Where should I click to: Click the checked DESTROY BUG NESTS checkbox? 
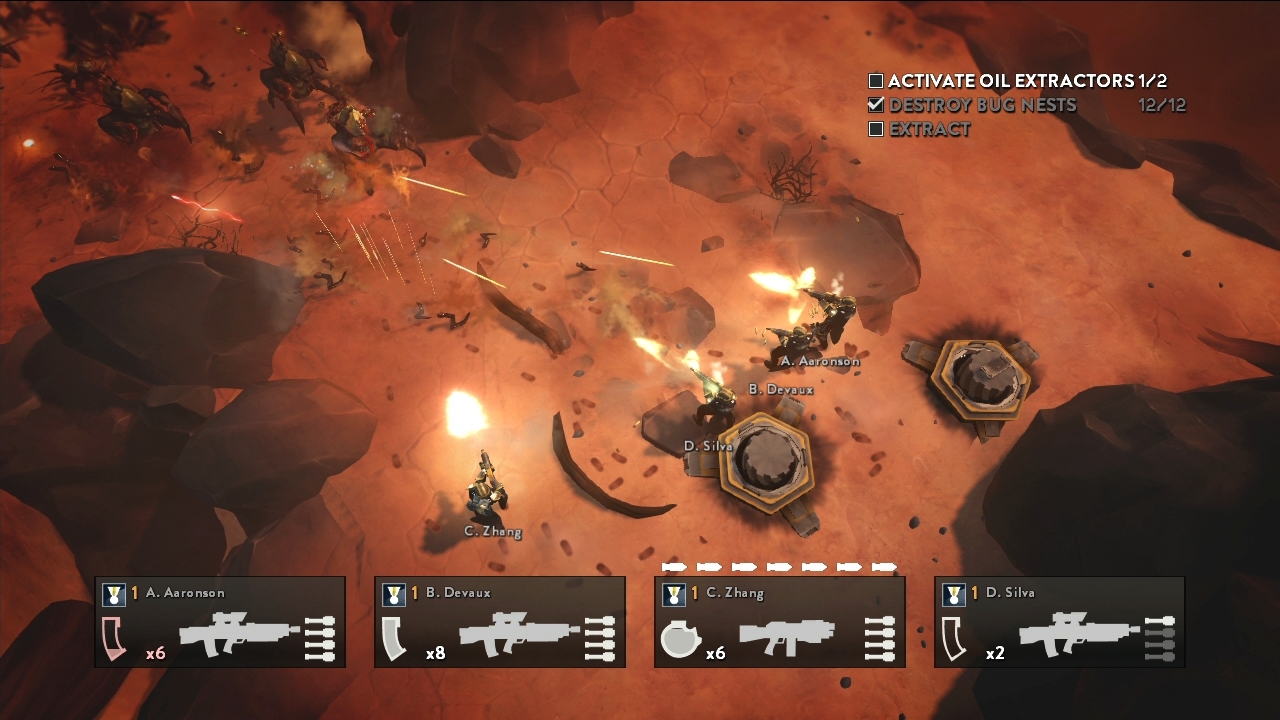(877, 105)
